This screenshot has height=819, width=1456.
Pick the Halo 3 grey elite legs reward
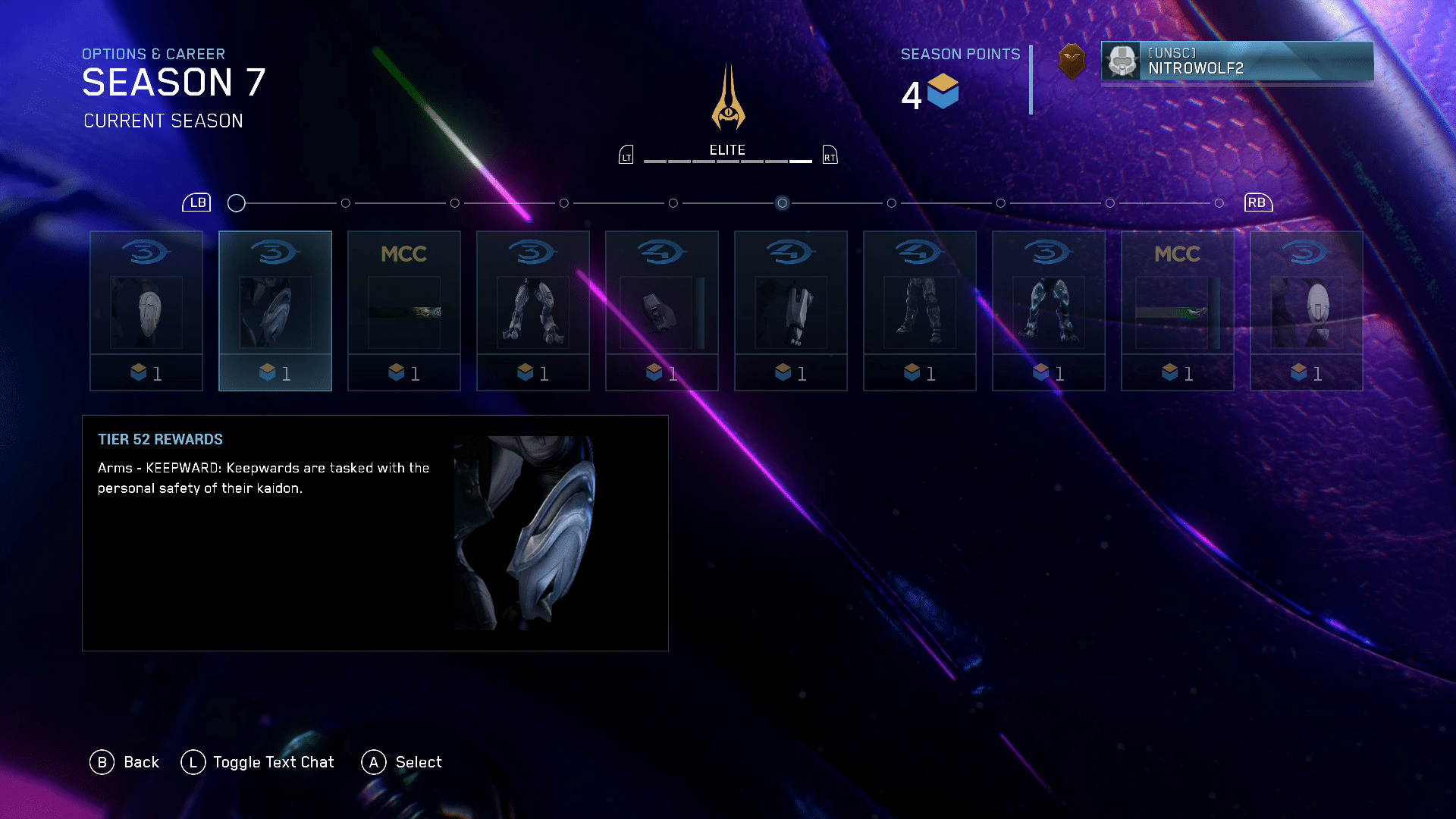(x=533, y=311)
